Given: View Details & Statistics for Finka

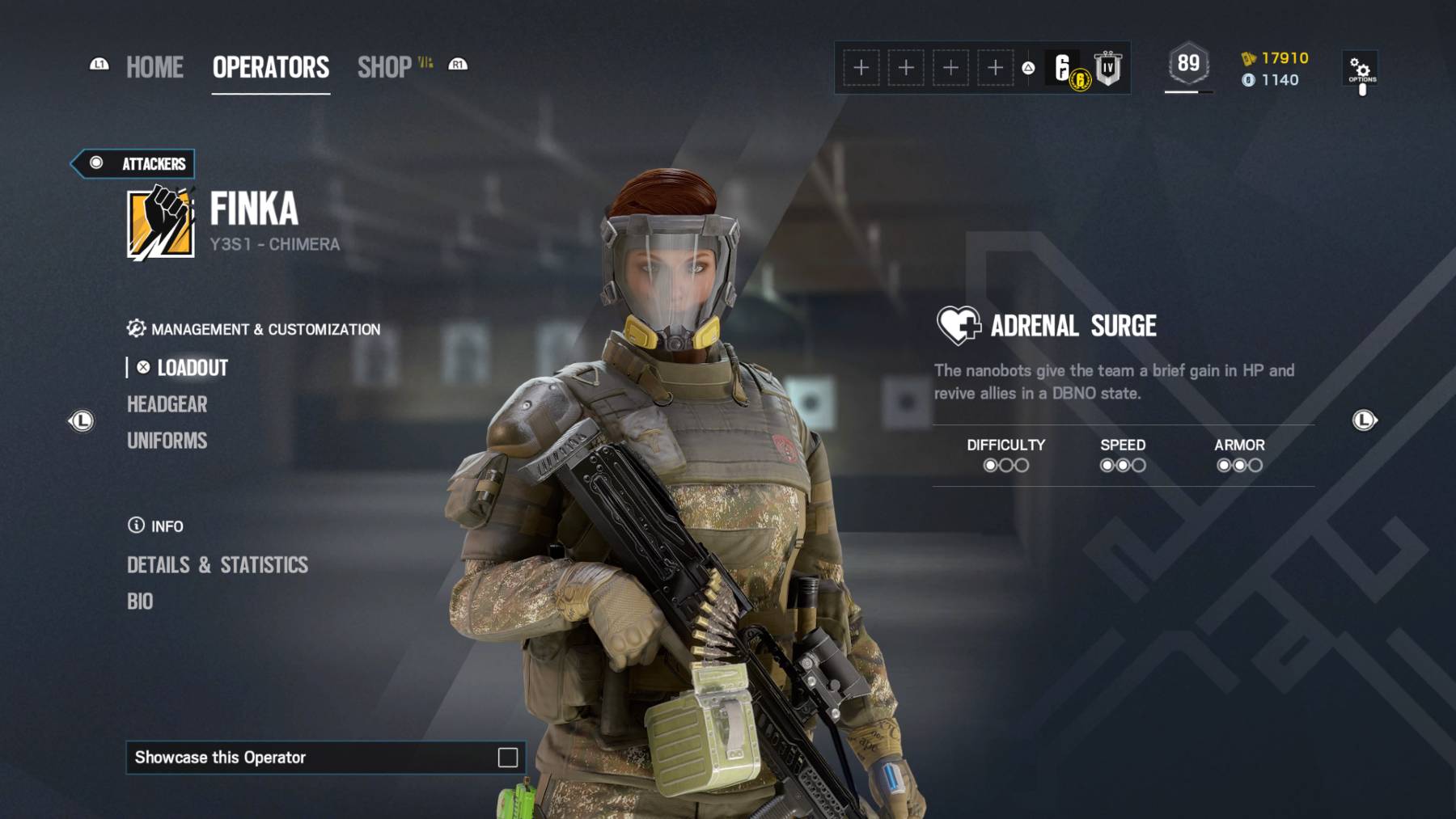Looking at the screenshot, I should coord(218,564).
